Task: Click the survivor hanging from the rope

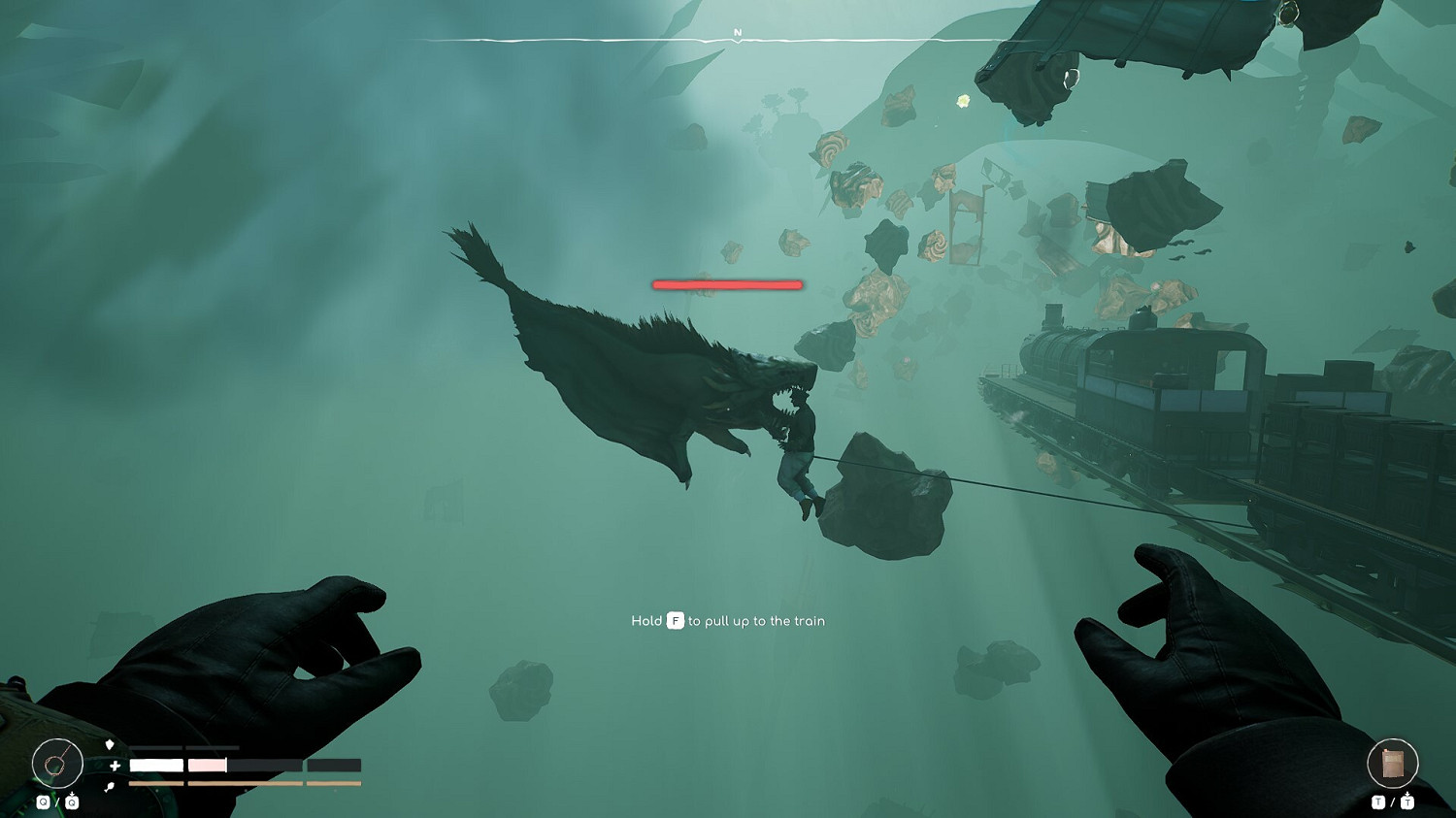Action: click(796, 466)
